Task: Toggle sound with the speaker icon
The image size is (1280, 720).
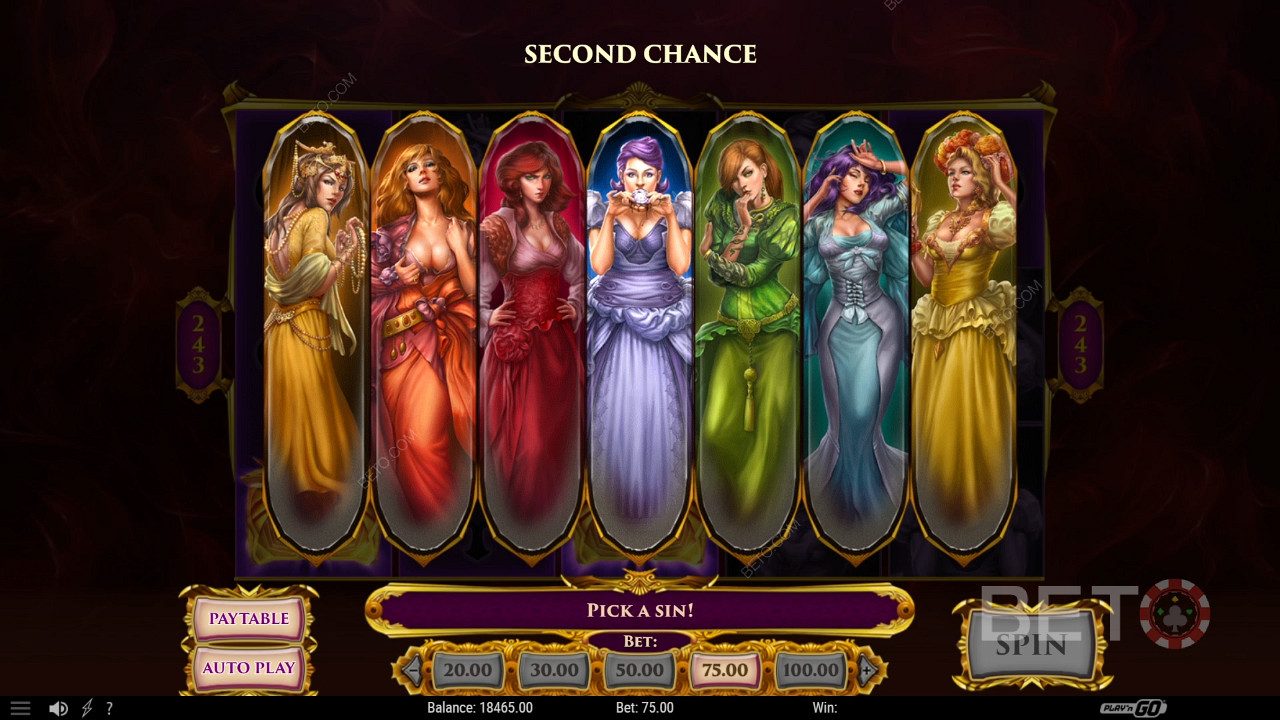Action: 58,708
